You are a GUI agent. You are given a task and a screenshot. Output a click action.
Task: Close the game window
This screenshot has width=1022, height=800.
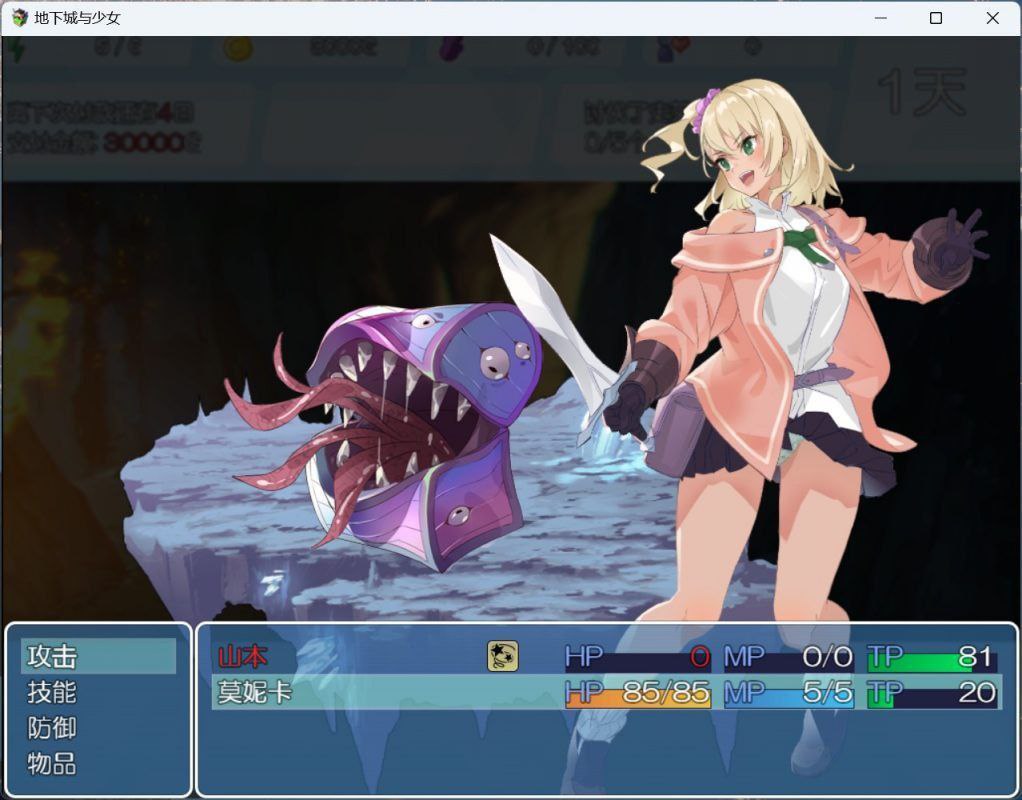(992, 18)
